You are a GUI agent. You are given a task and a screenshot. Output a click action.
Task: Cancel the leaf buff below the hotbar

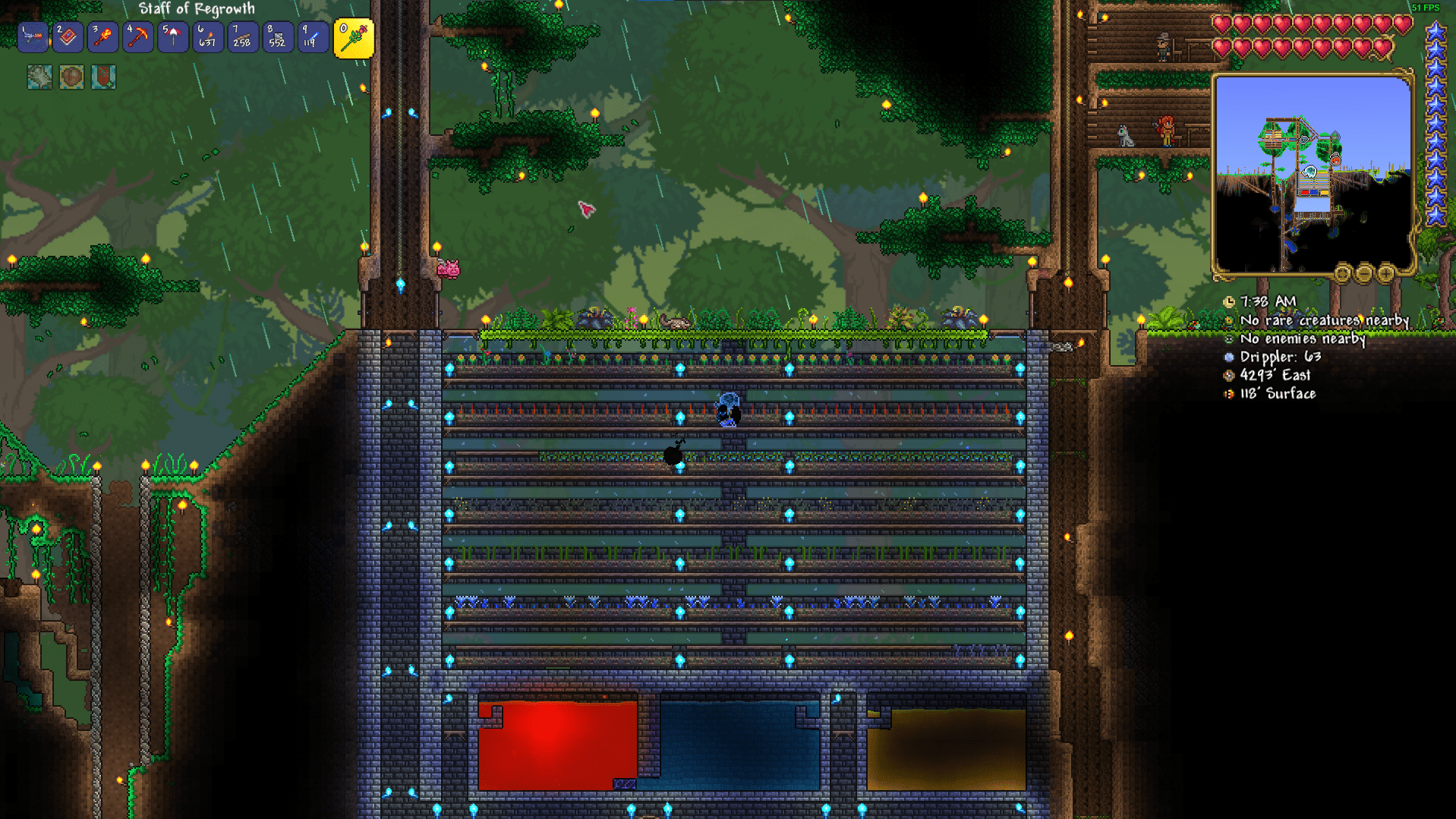(39, 77)
